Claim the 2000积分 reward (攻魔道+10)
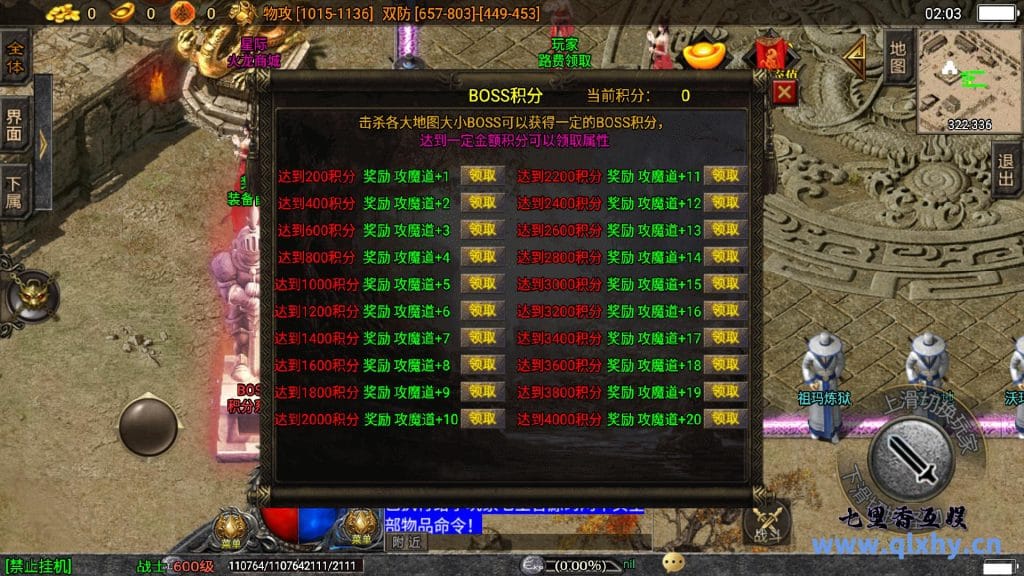 coord(482,419)
